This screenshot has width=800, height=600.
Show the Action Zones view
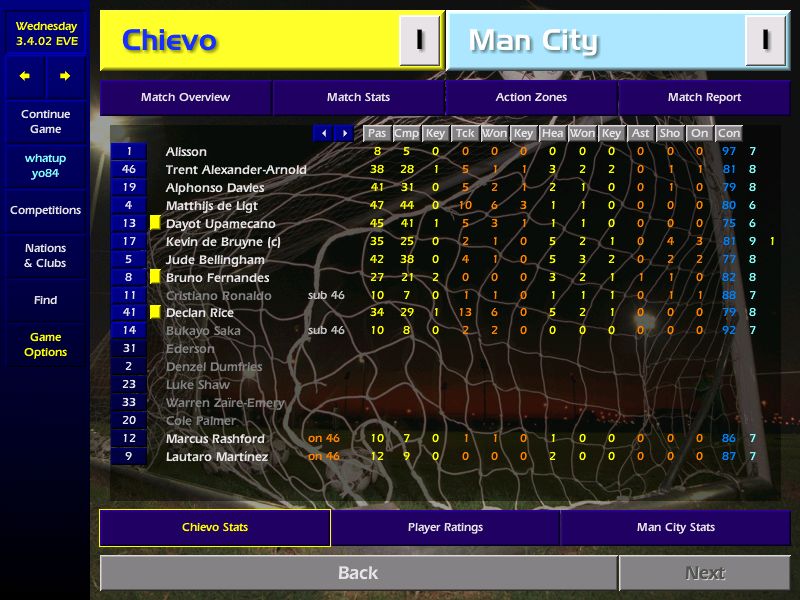point(531,97)
